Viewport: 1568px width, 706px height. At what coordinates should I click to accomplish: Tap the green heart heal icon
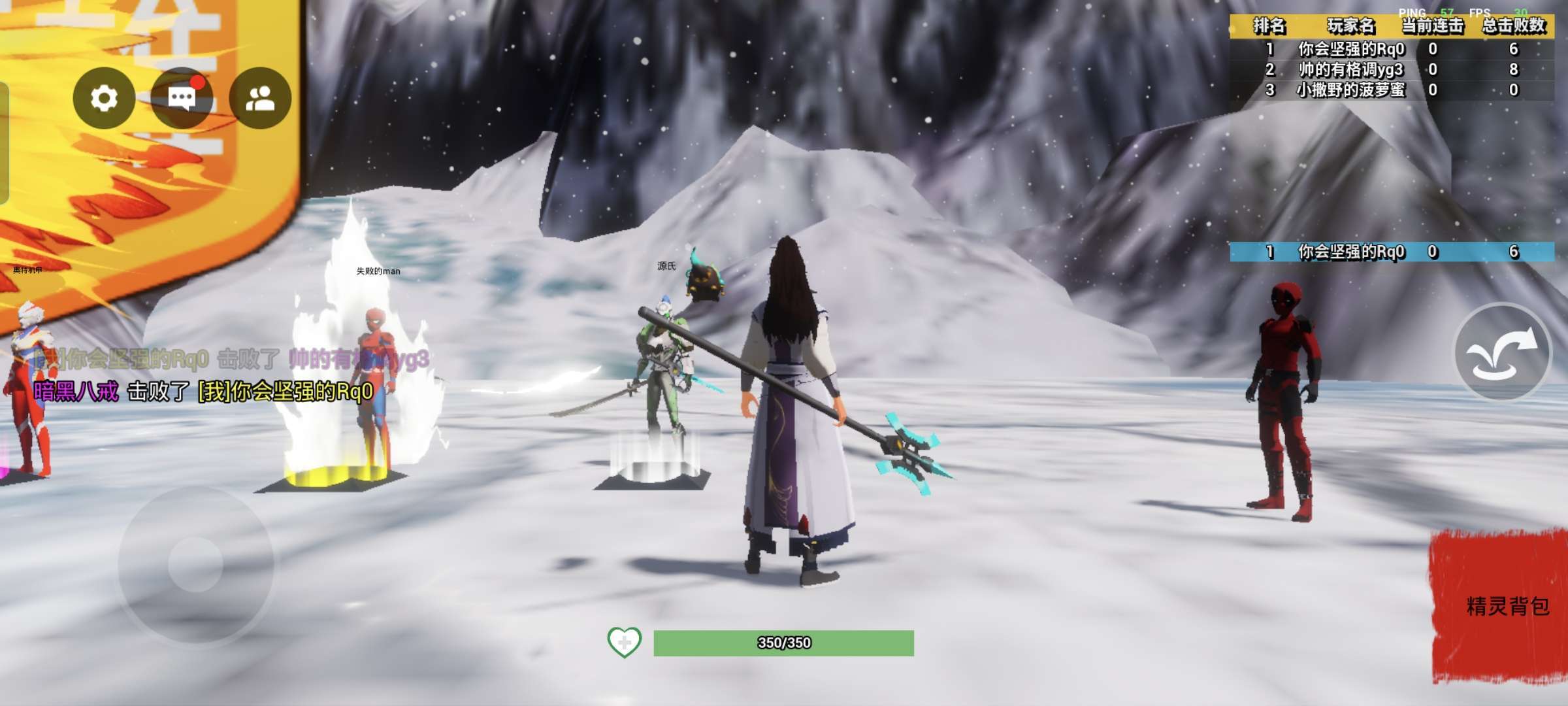pyautogui.click(x=624, y=643)
